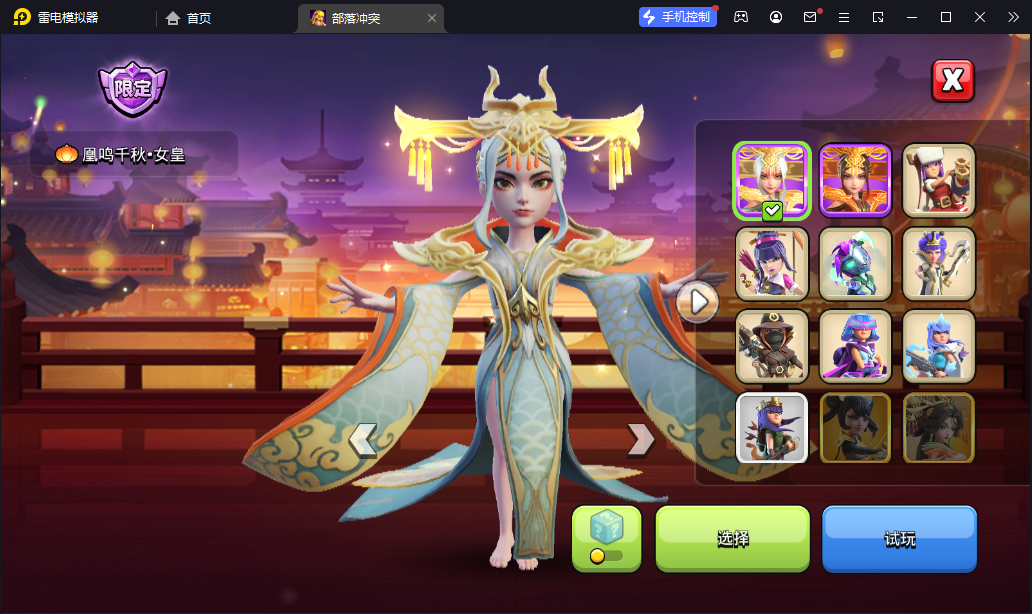Open the 手机控制 phone control panel
1032x614 pixels.
coord(678,17)
